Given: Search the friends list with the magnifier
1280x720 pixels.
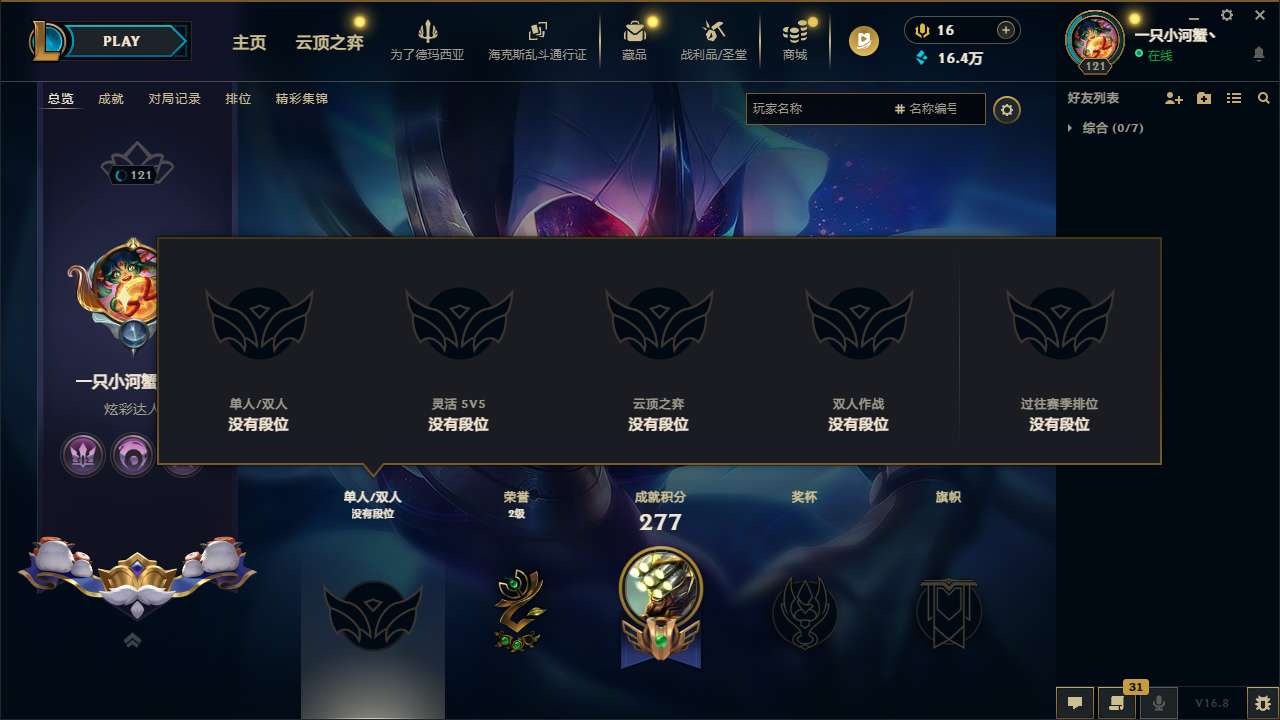Looking at the screenshot, I should click(1264, 98).
